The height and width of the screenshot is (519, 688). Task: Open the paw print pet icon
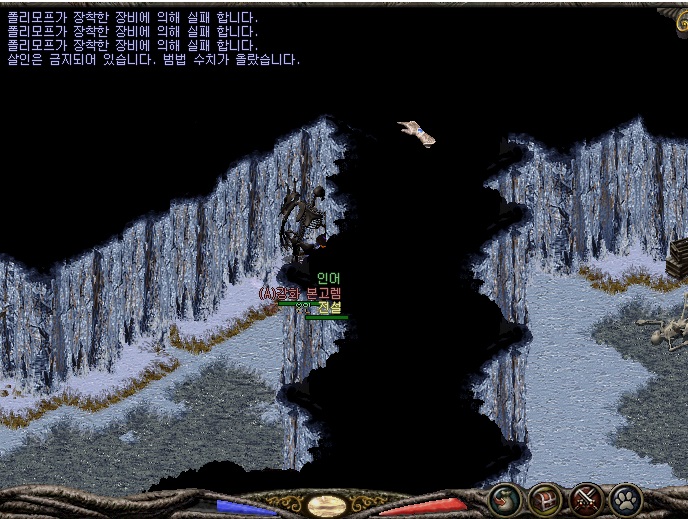pyautogui.click(x=626, y=499)
